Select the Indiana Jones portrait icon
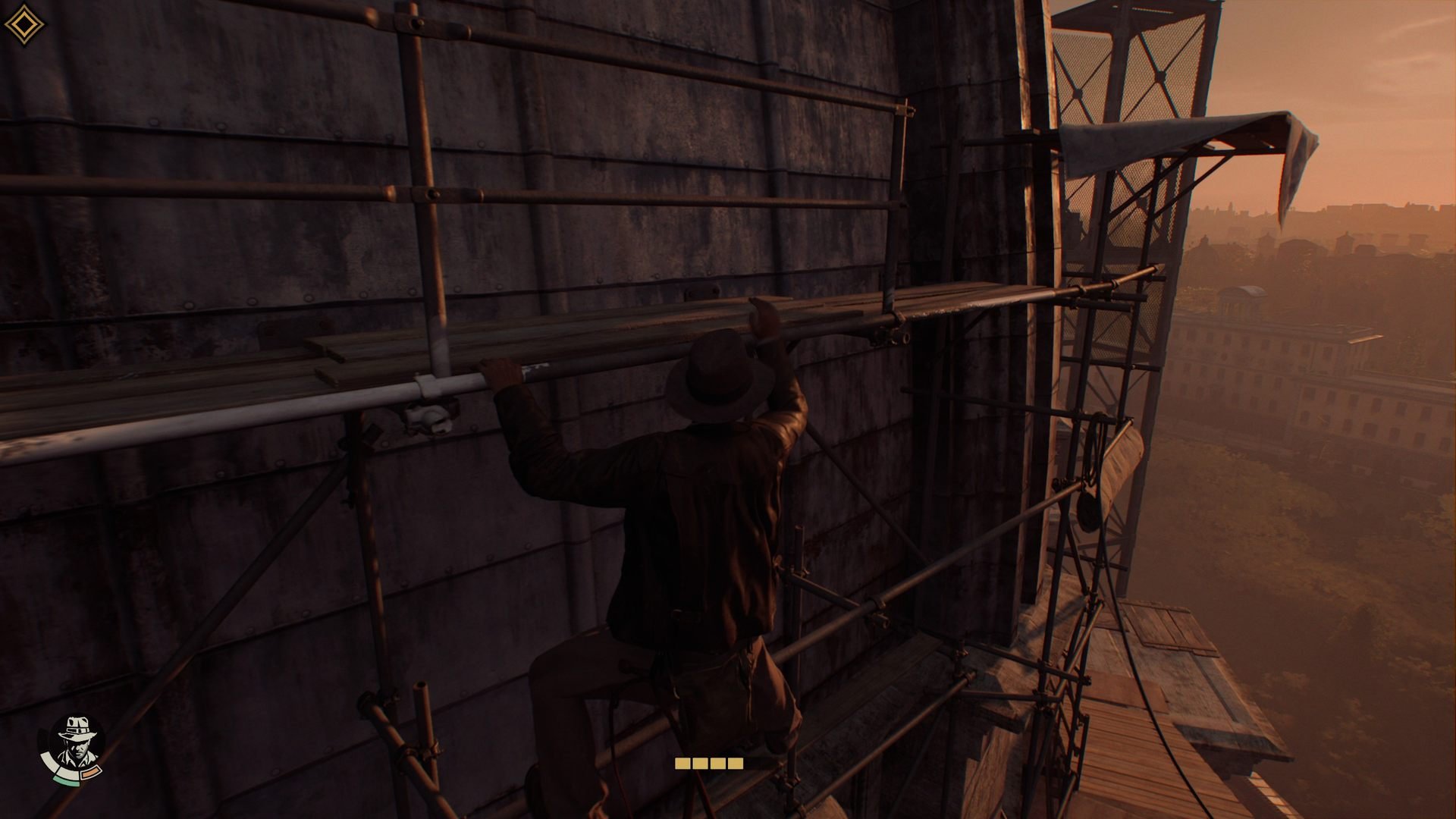 76,743
